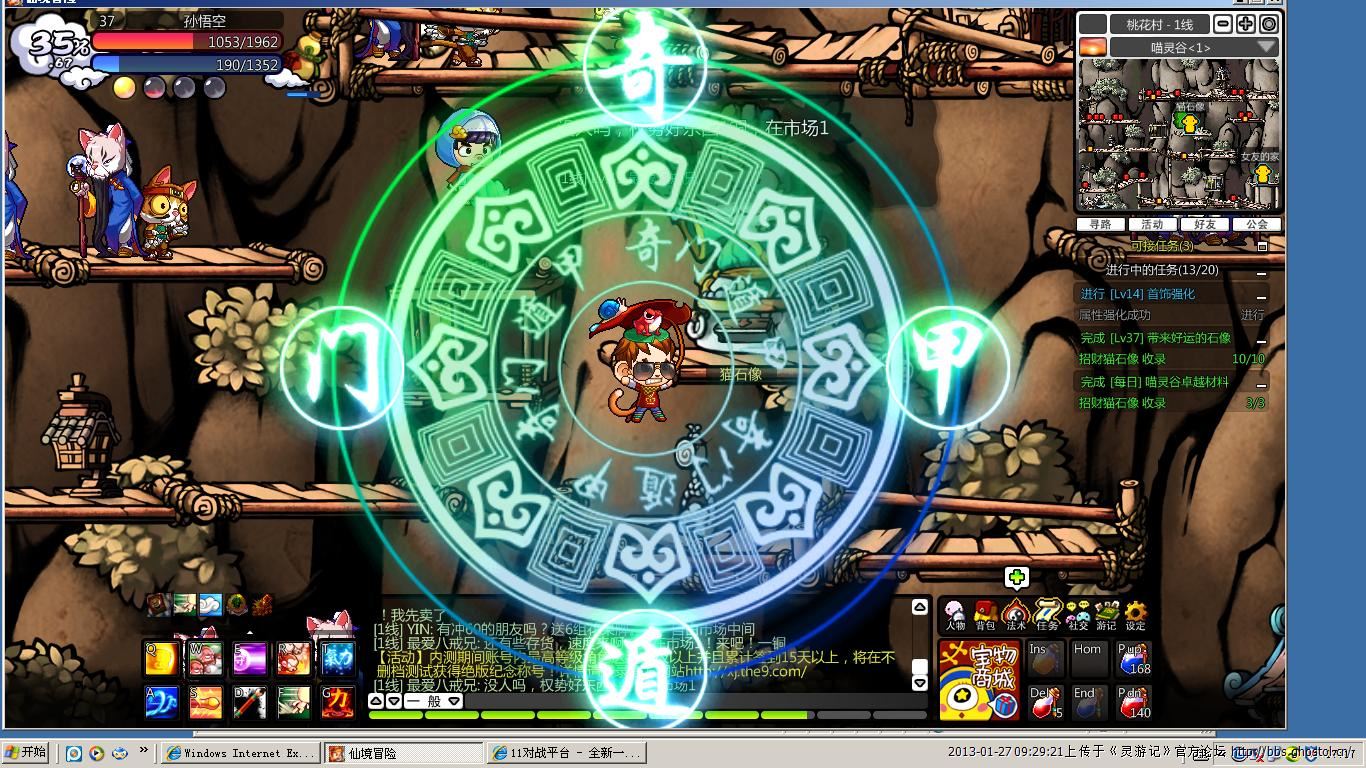The image size is (1366, 768).
Task: Open the 任务 quest log
Action: (x=1047, y=615)
